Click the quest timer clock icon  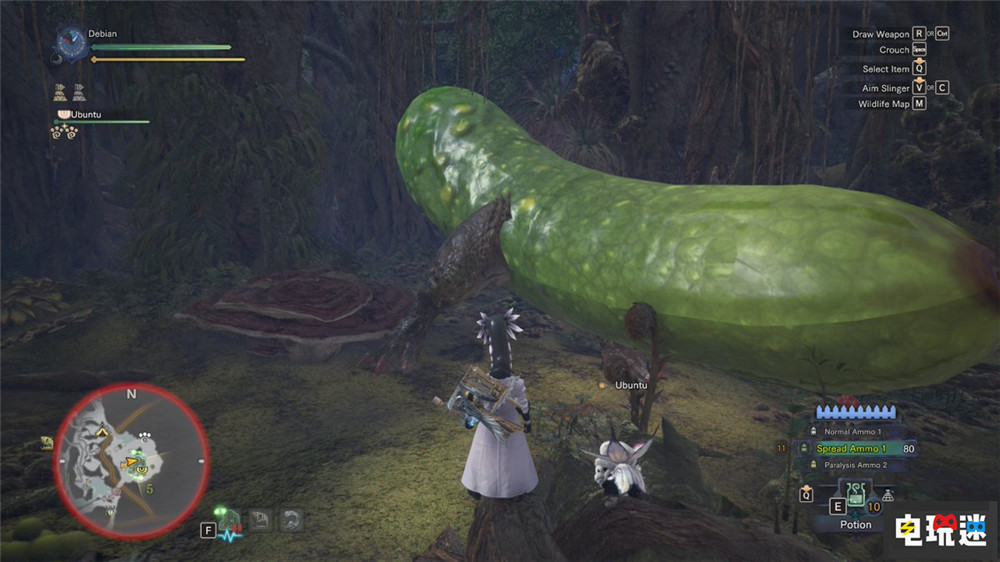(x=72, y=42)
